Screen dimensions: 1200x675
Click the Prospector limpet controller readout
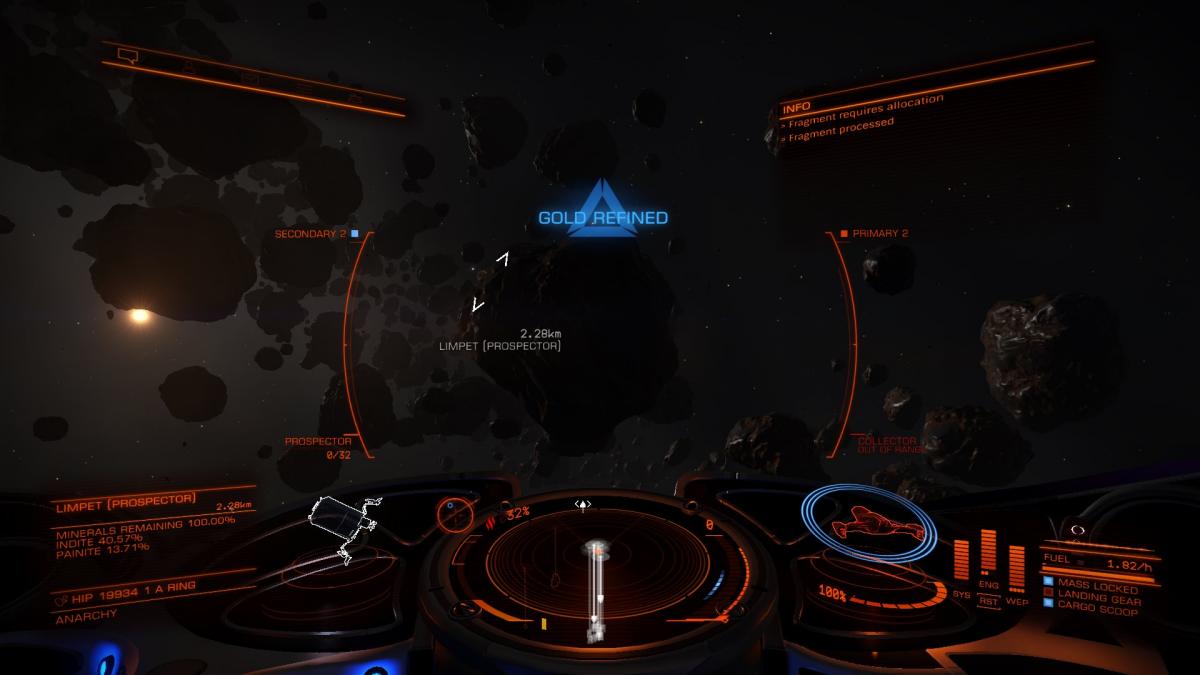click(x=318, y=447)
